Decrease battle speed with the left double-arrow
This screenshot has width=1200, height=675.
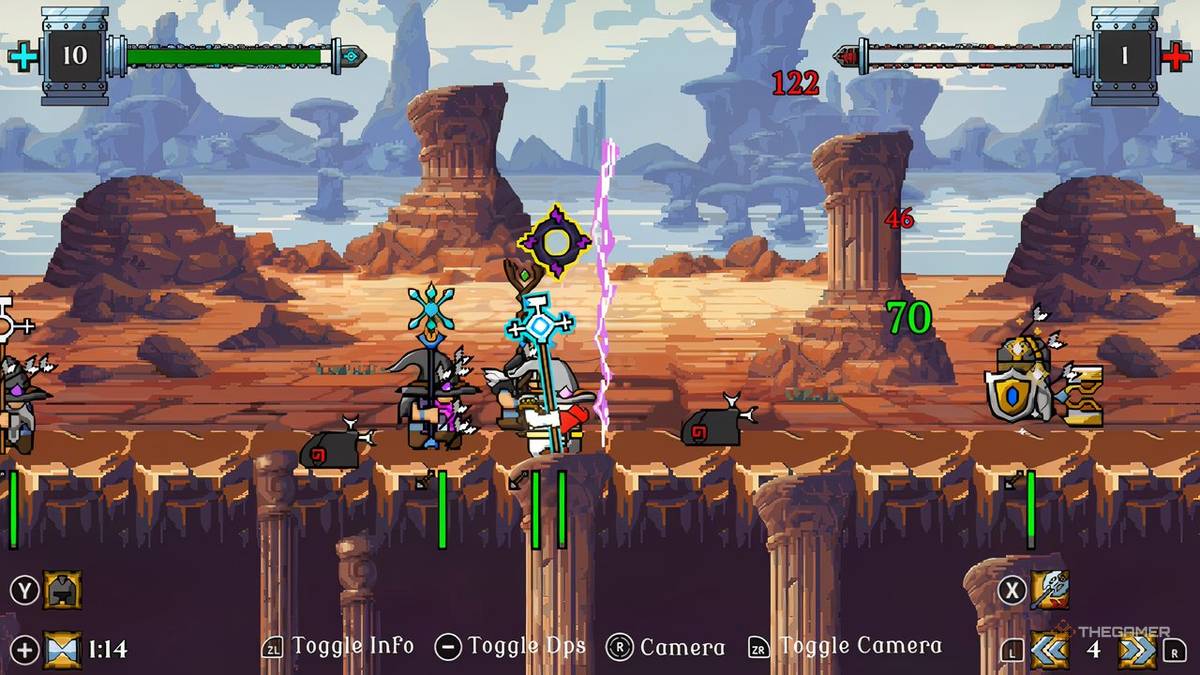(x=1049, y=649)
